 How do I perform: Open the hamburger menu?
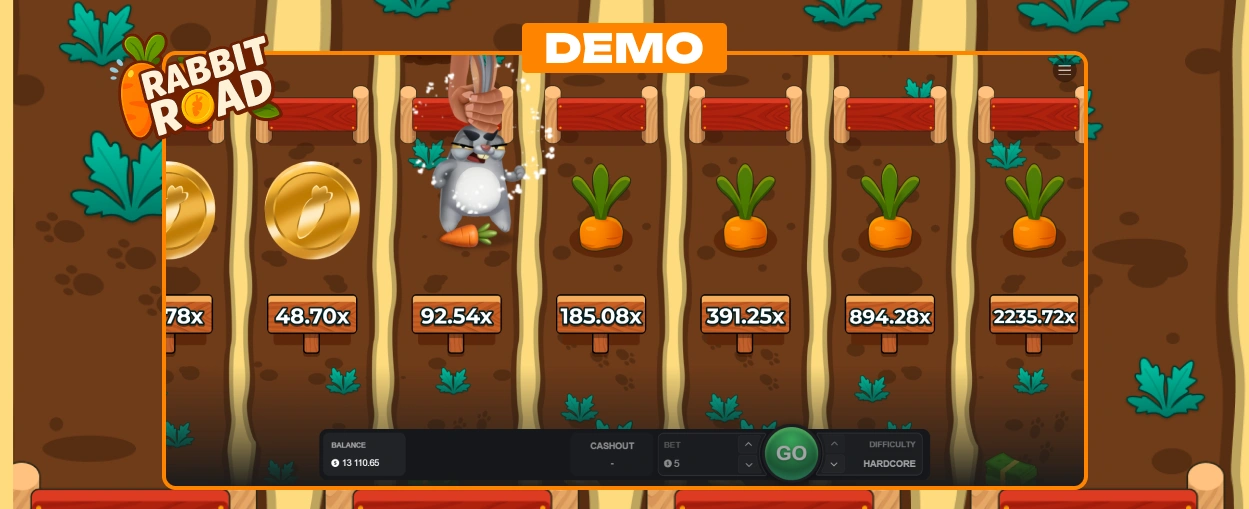pyautogui.click(x=1064, y=70)
